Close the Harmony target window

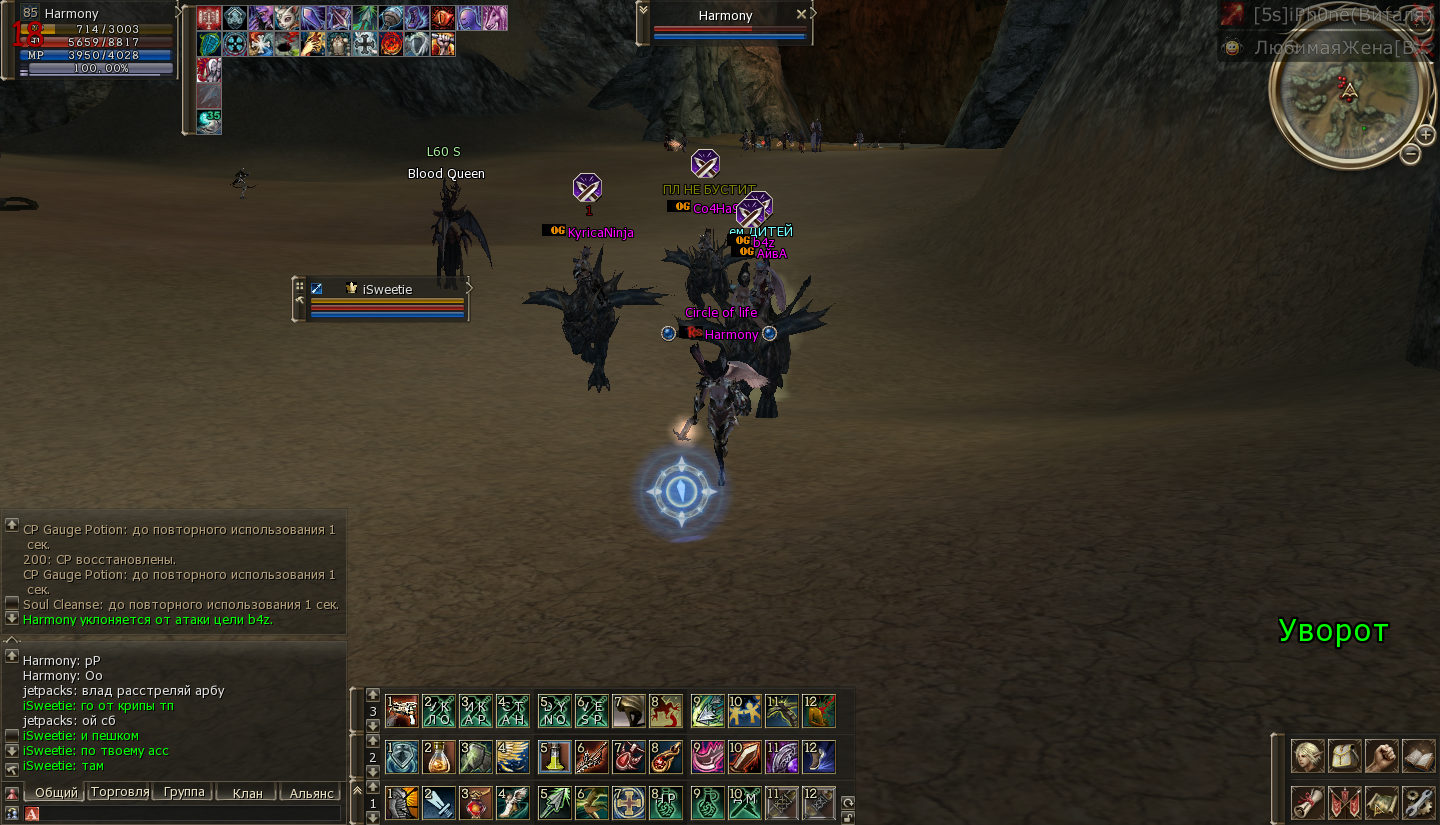click(801, 15)
